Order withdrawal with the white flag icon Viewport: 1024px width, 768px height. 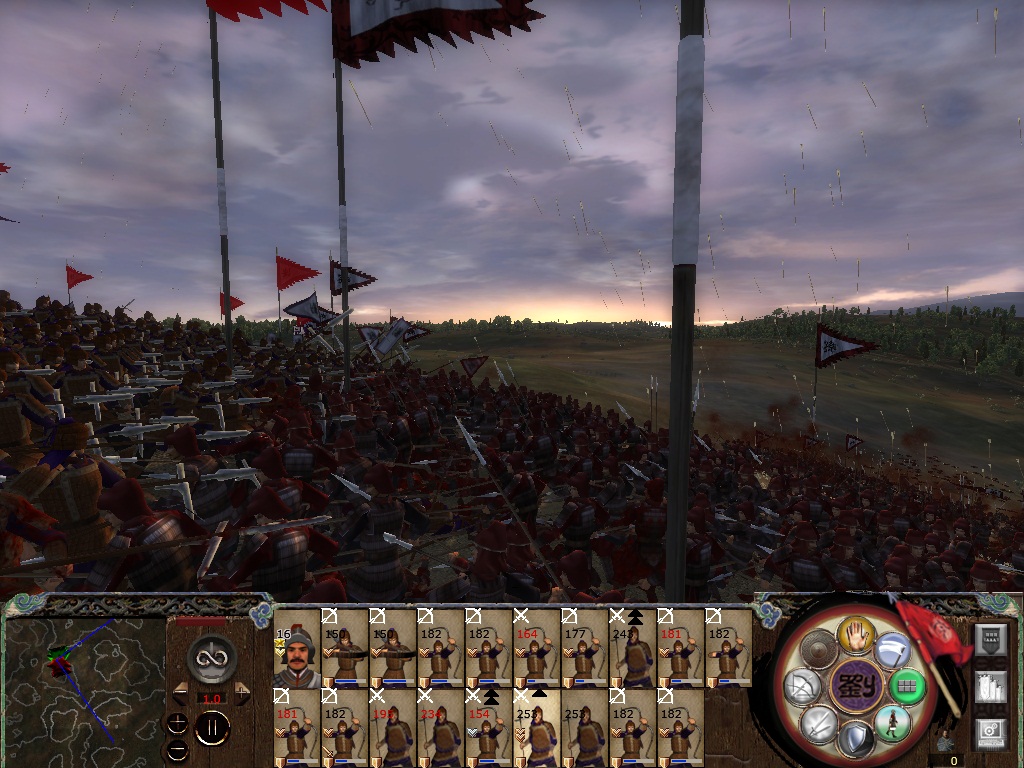click(892, 652)
